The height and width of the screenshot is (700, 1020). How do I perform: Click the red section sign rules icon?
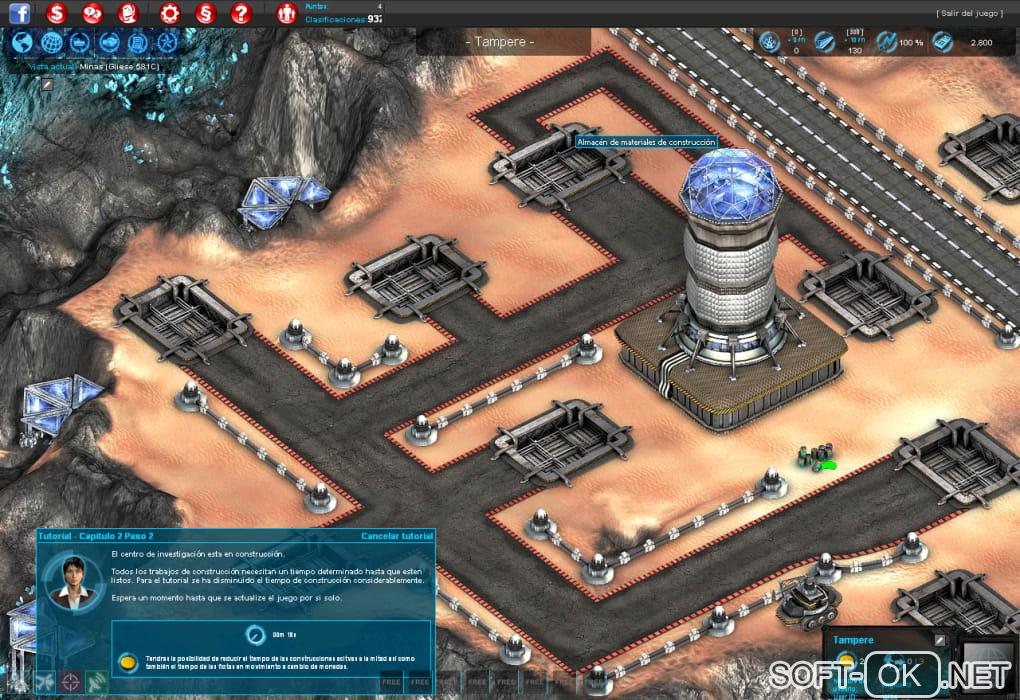click(x=205, y=14)
